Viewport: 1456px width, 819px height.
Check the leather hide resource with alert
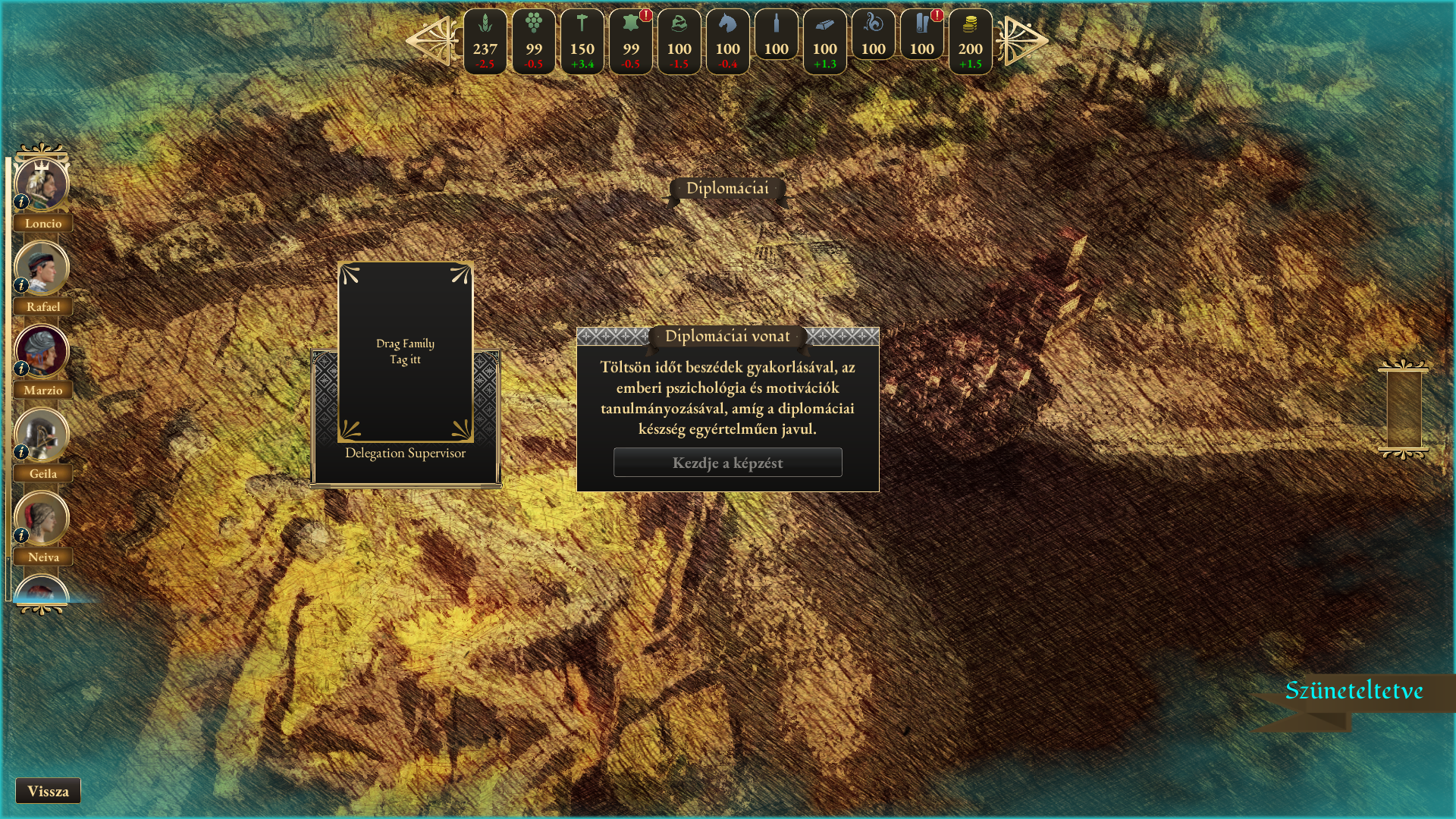[x=631, y=41]
